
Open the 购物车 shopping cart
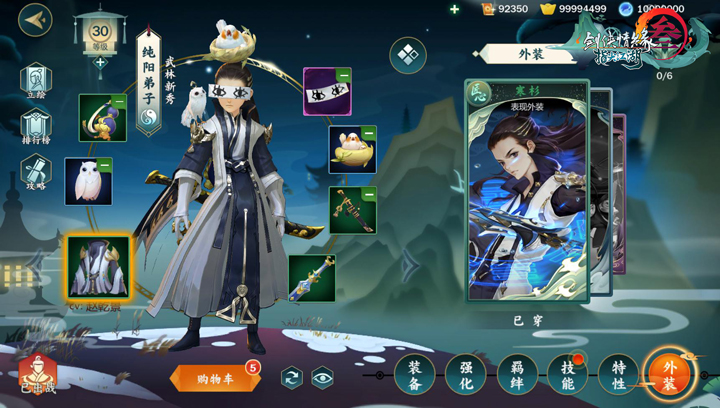coord(214,378)
